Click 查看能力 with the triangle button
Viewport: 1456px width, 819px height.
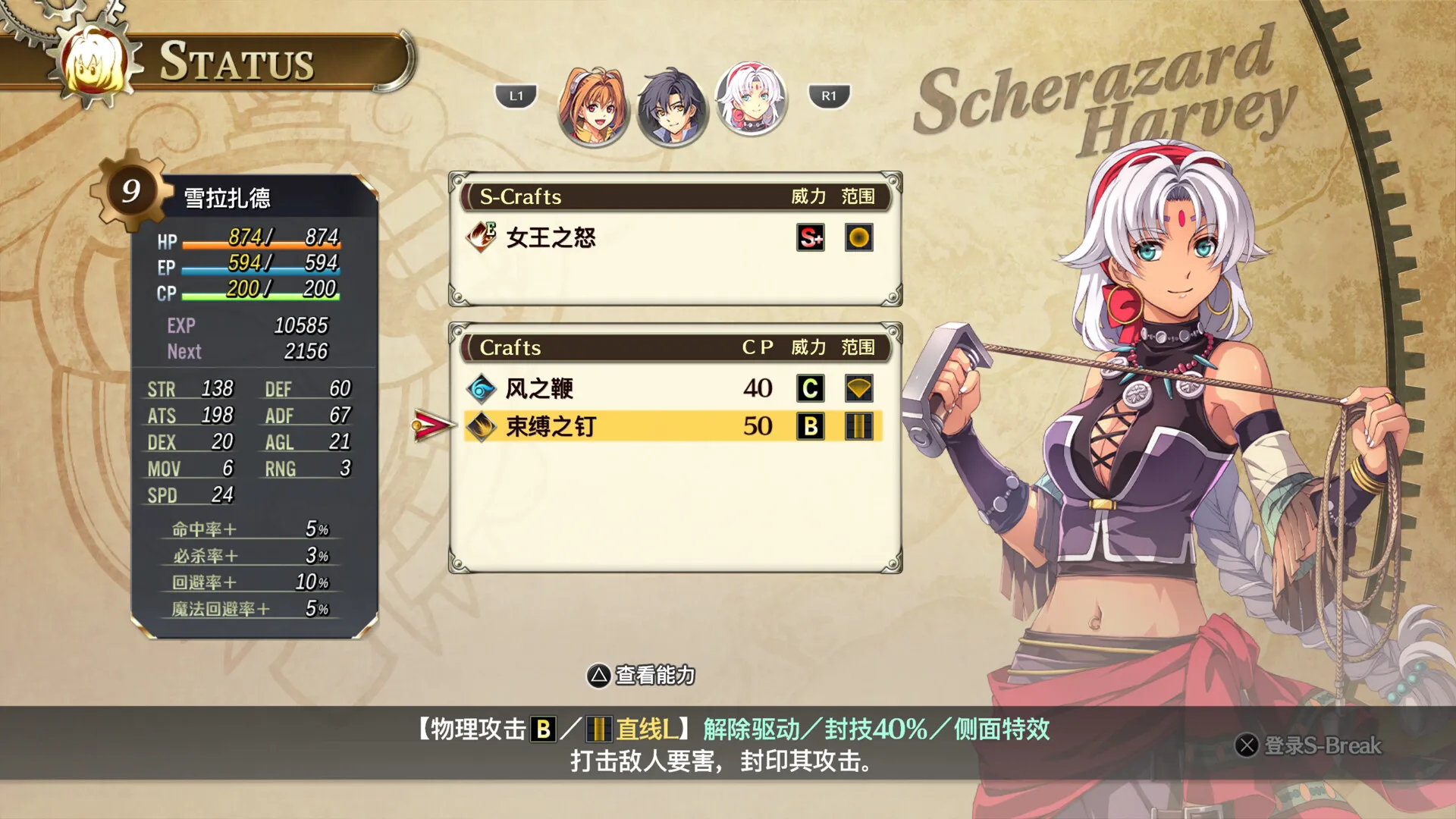pos(641,676)
